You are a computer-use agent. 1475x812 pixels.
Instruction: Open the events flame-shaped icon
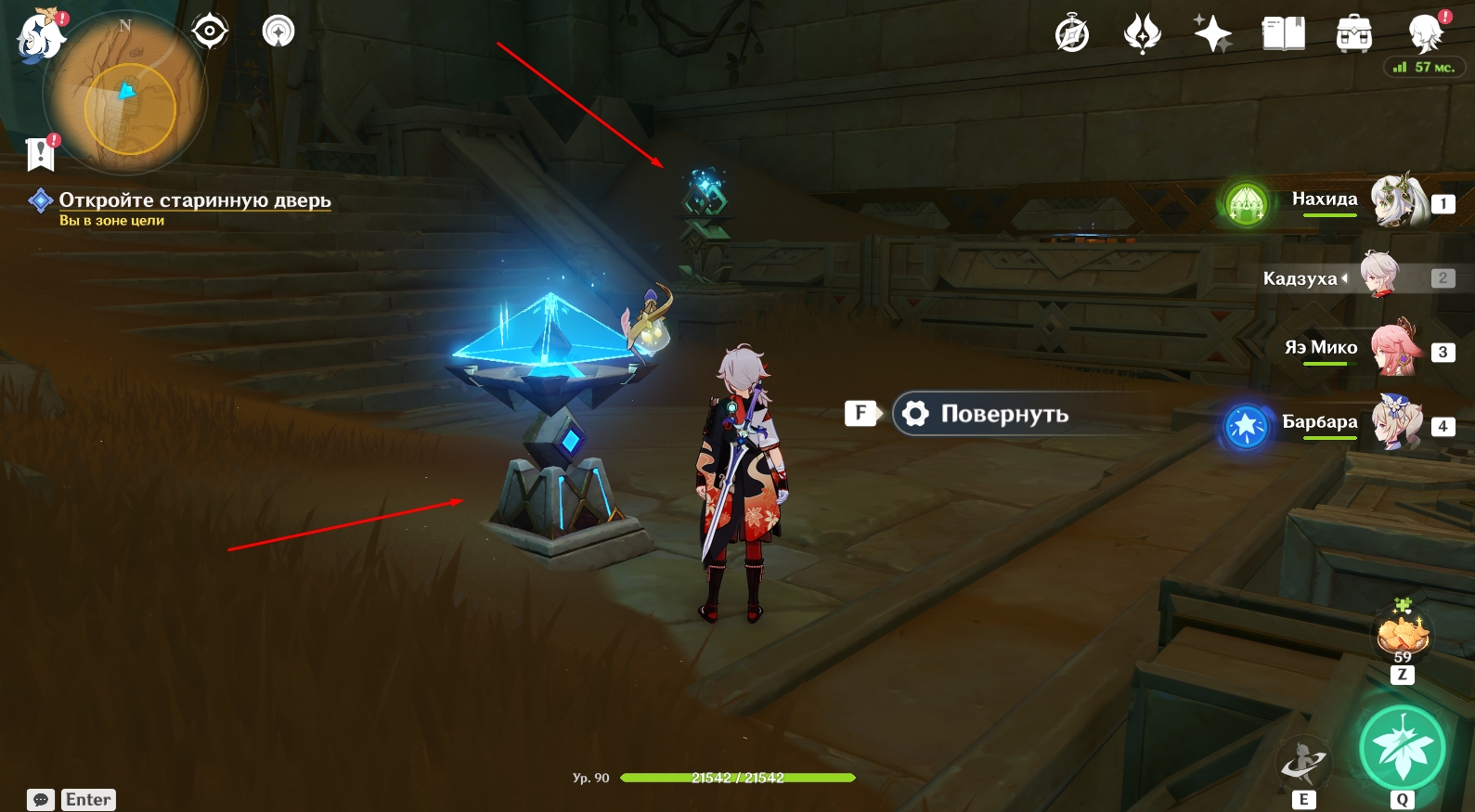(x=1143, y=35)
